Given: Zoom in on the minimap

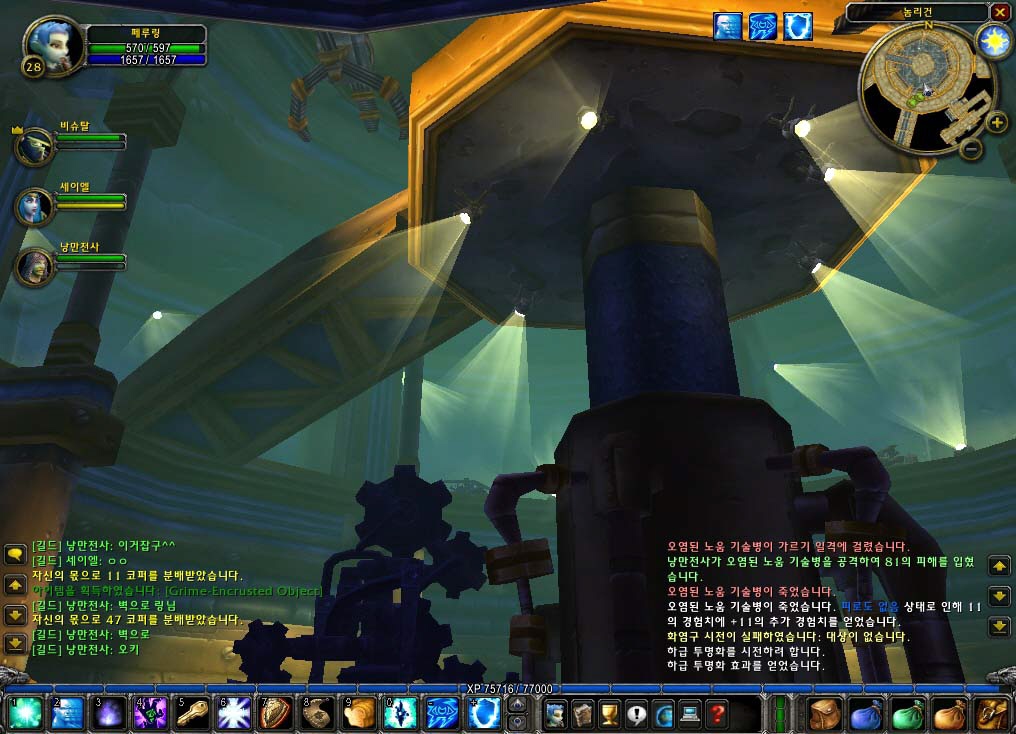Looking at the screenshot, I should click(997, 124).
